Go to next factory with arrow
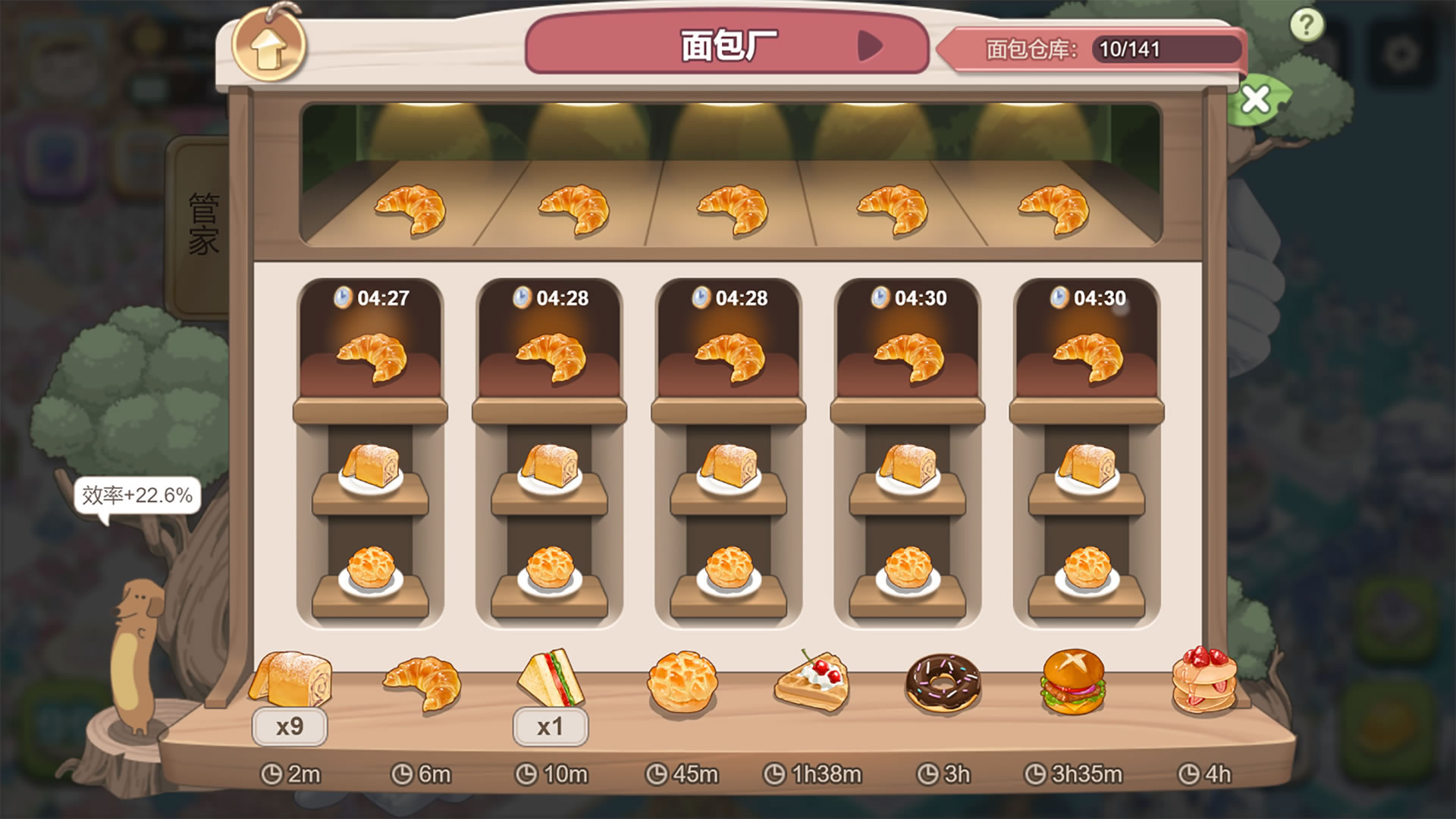Image resolution: width=1456 pixels, height=819 pixels. coord(870,46)
